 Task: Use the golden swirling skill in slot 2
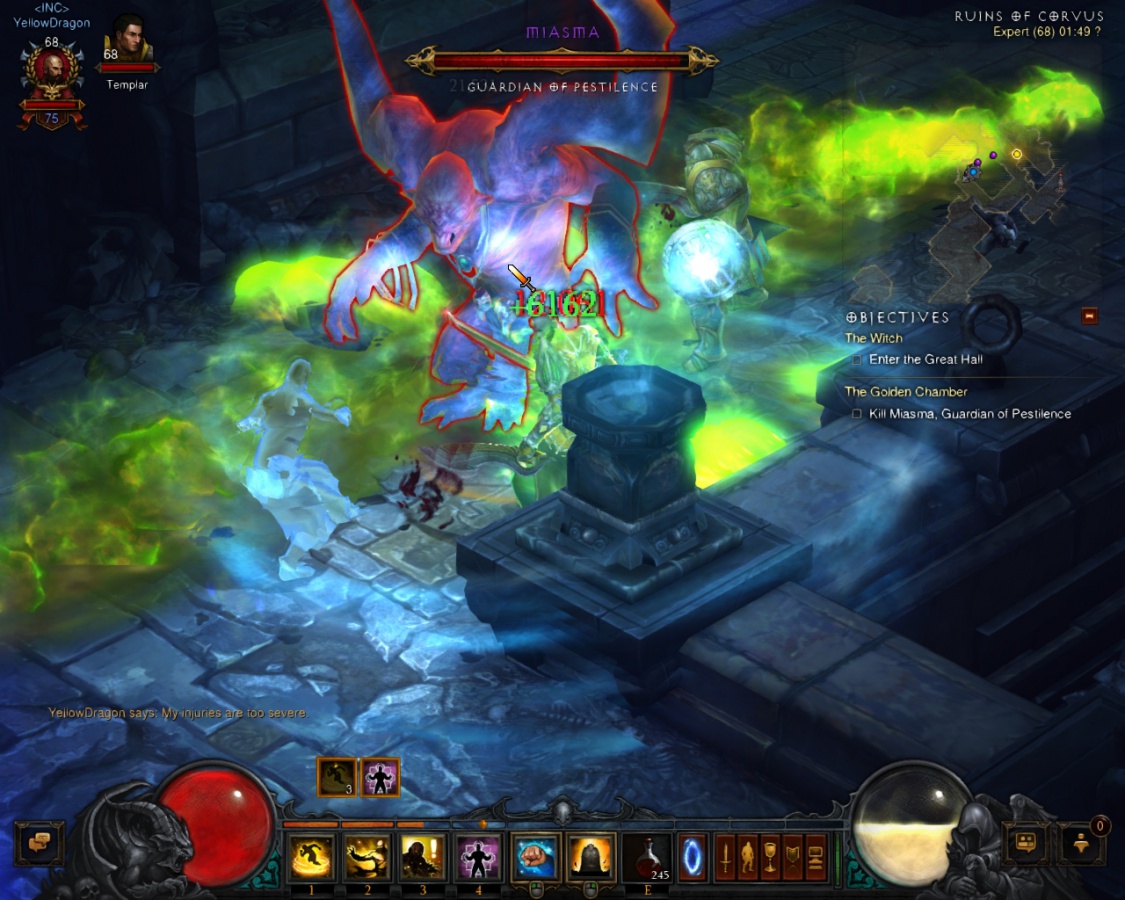pos(367,858)
